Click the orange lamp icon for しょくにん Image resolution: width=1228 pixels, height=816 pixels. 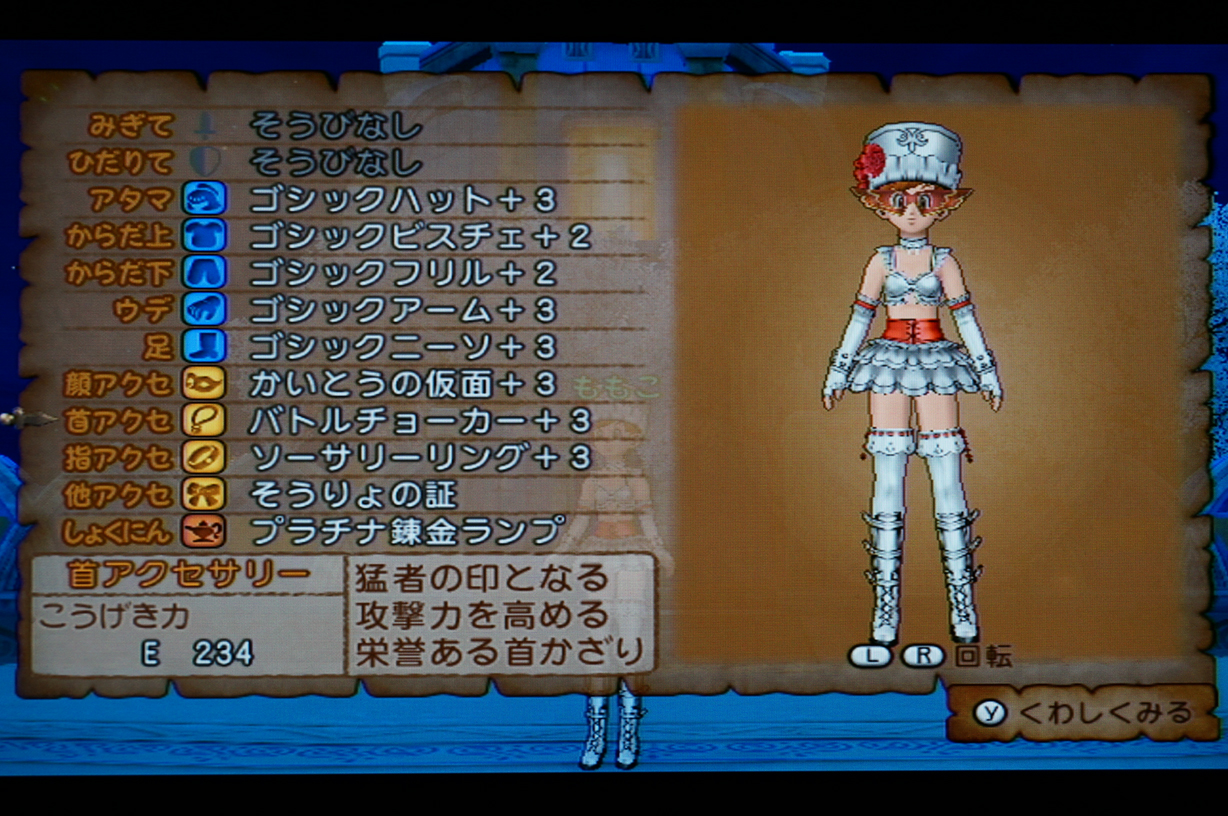pos(204,530)
